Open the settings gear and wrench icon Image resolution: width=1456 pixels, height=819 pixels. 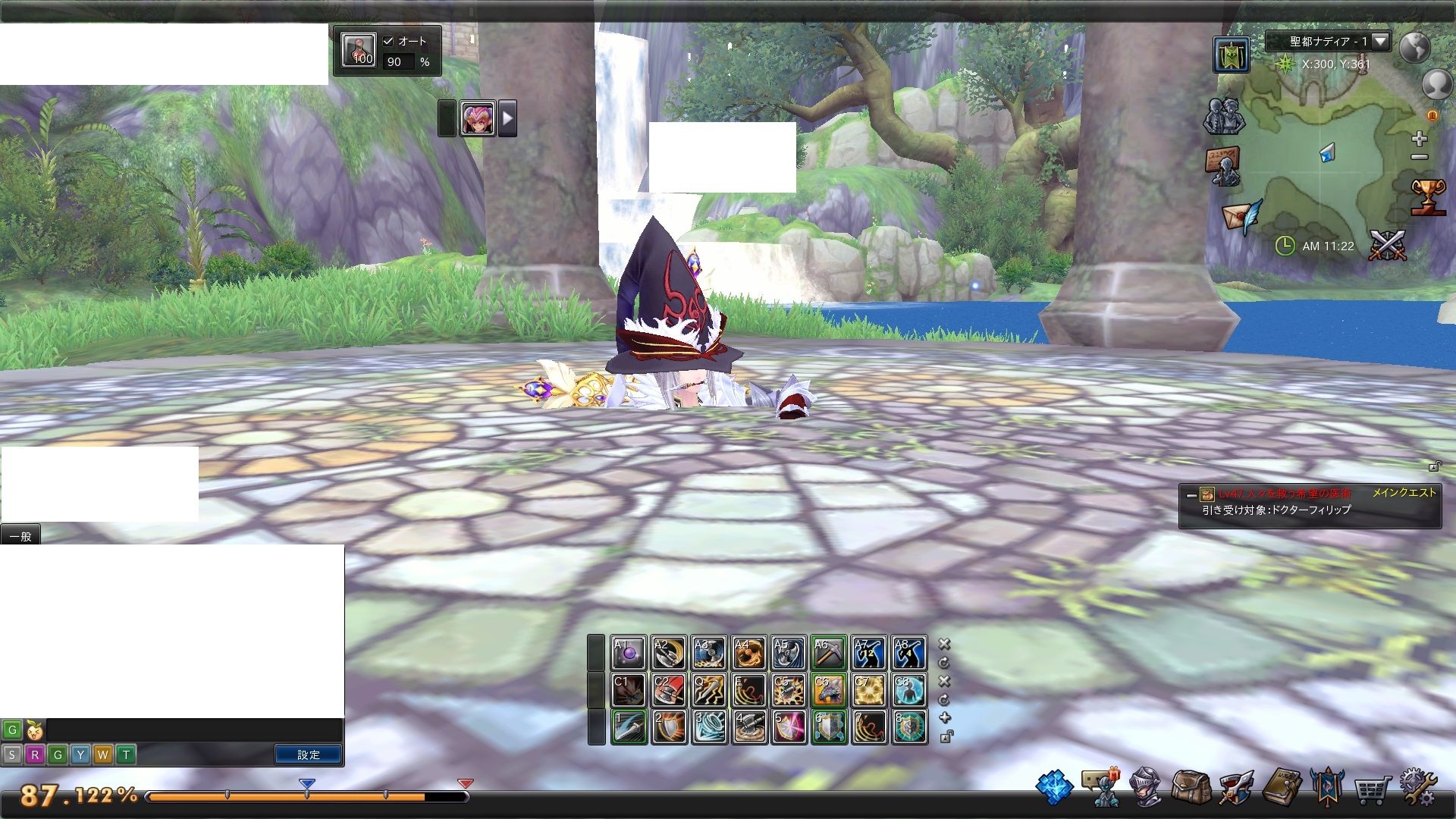coord(1417,789)
